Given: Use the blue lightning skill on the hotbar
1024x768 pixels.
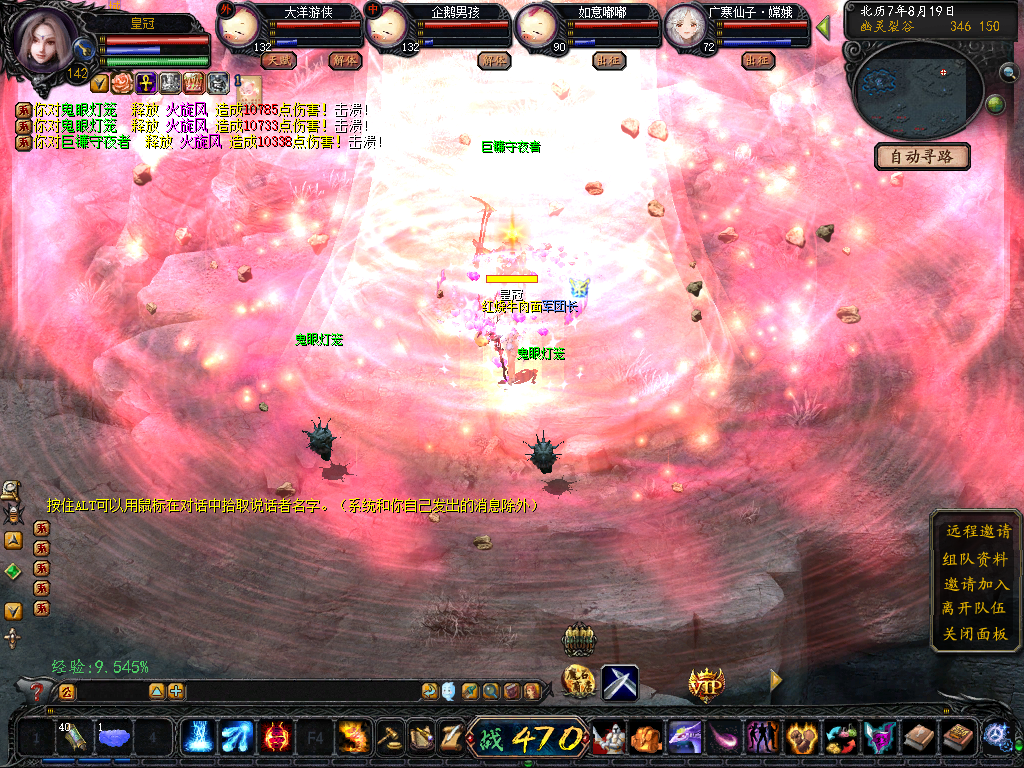Looking at the screenshot, I should [x=196, y=738].
